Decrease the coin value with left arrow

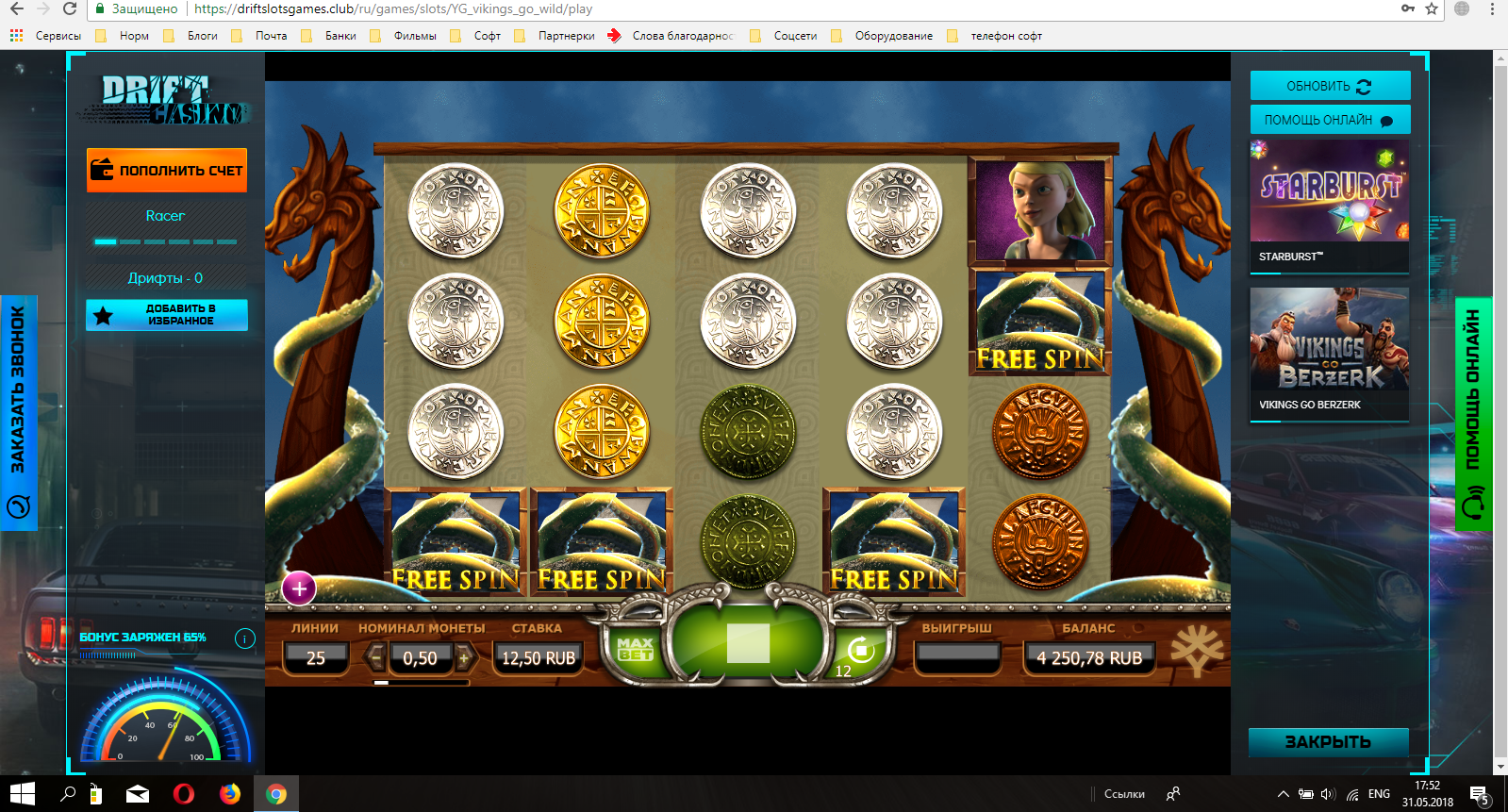point(377,657)
